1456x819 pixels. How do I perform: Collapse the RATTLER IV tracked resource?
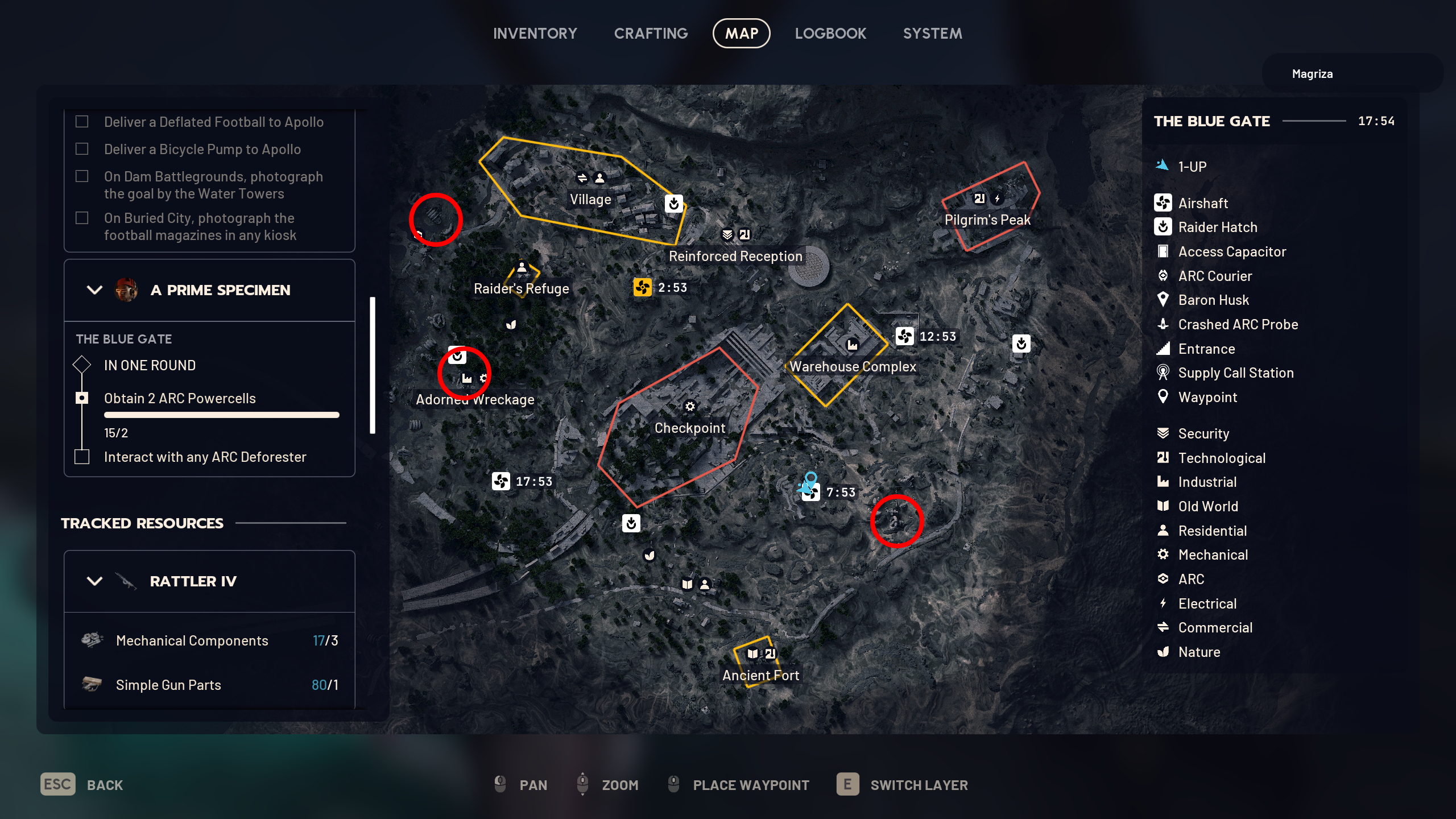(x=94, y=581)
